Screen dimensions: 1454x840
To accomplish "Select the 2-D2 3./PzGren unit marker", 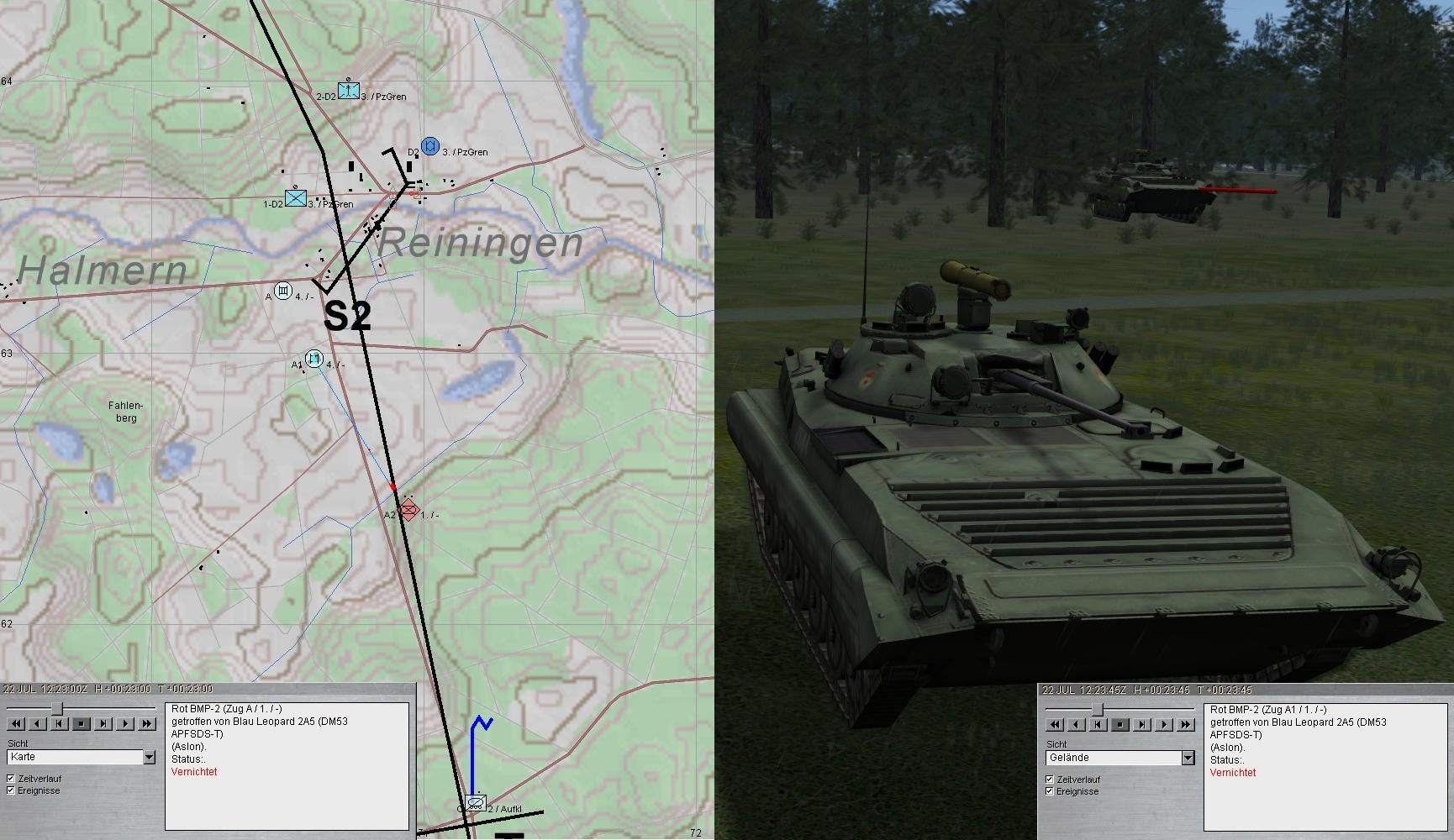I will coord(349,90).
